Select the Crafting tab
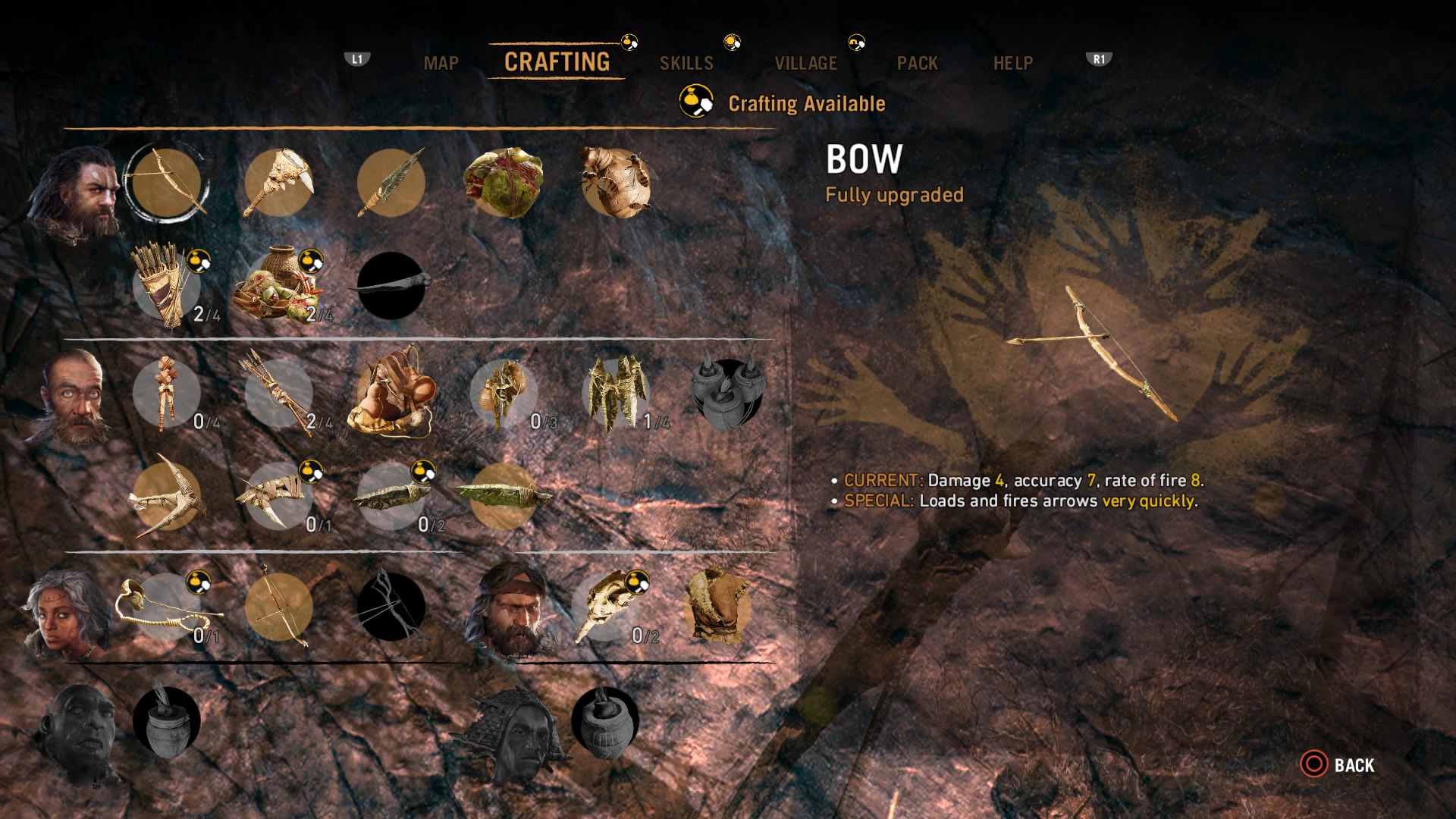 pyautogui.click(x=557, y=62)
